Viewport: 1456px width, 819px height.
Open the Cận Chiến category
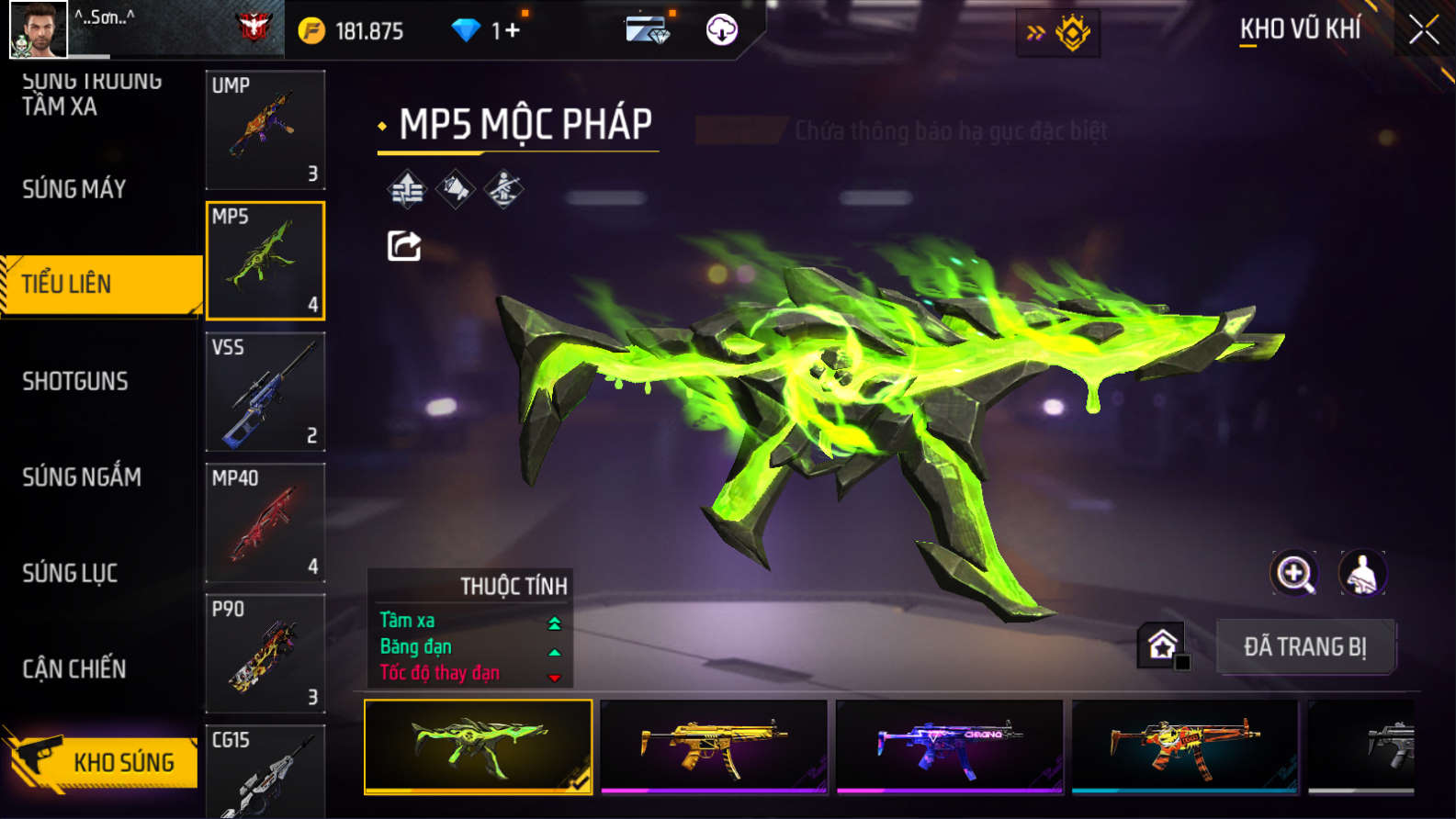tap(74, 668)
